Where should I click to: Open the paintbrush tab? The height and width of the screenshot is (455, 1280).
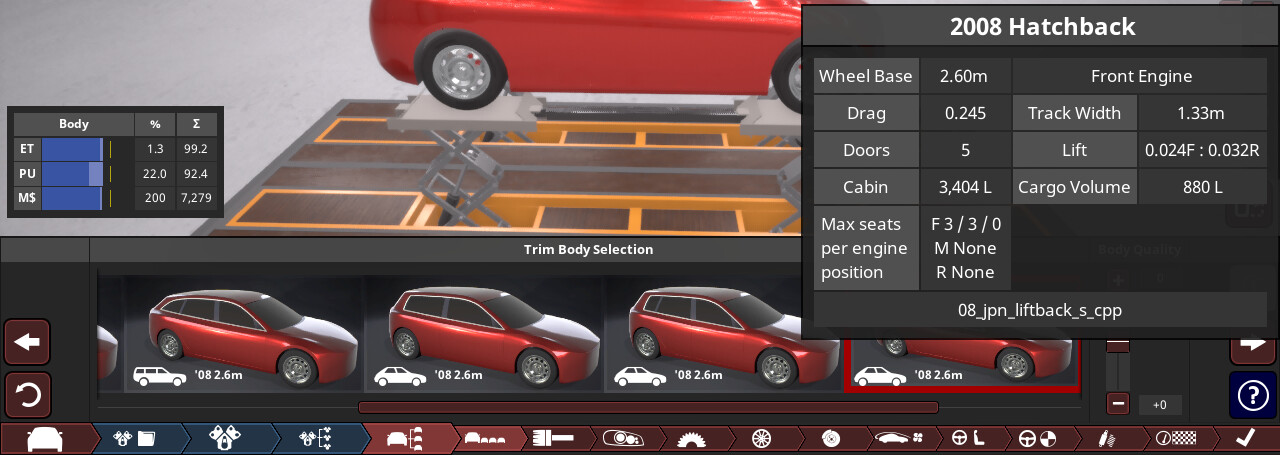[552, 438]
